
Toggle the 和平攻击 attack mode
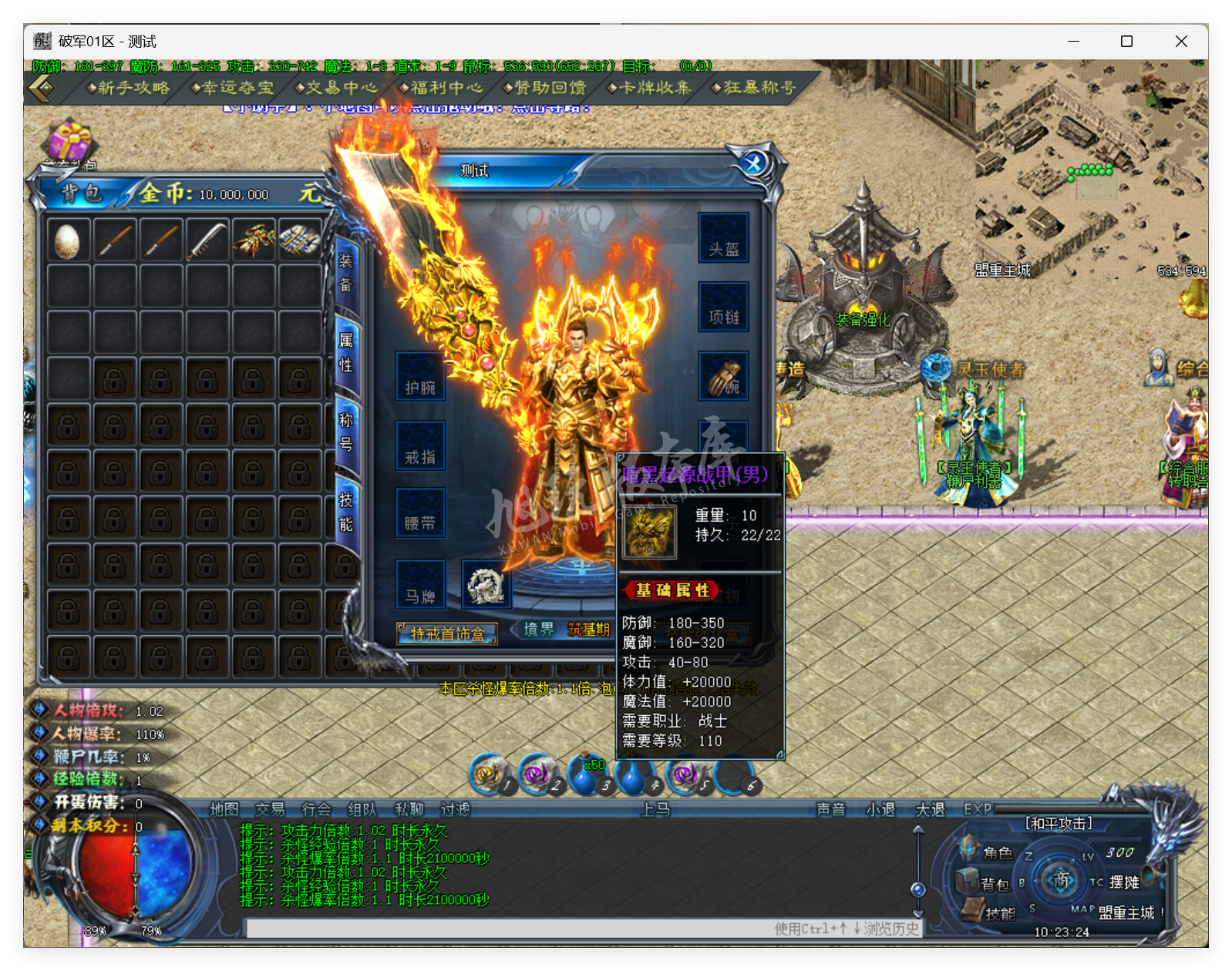tap(1059, 823)
